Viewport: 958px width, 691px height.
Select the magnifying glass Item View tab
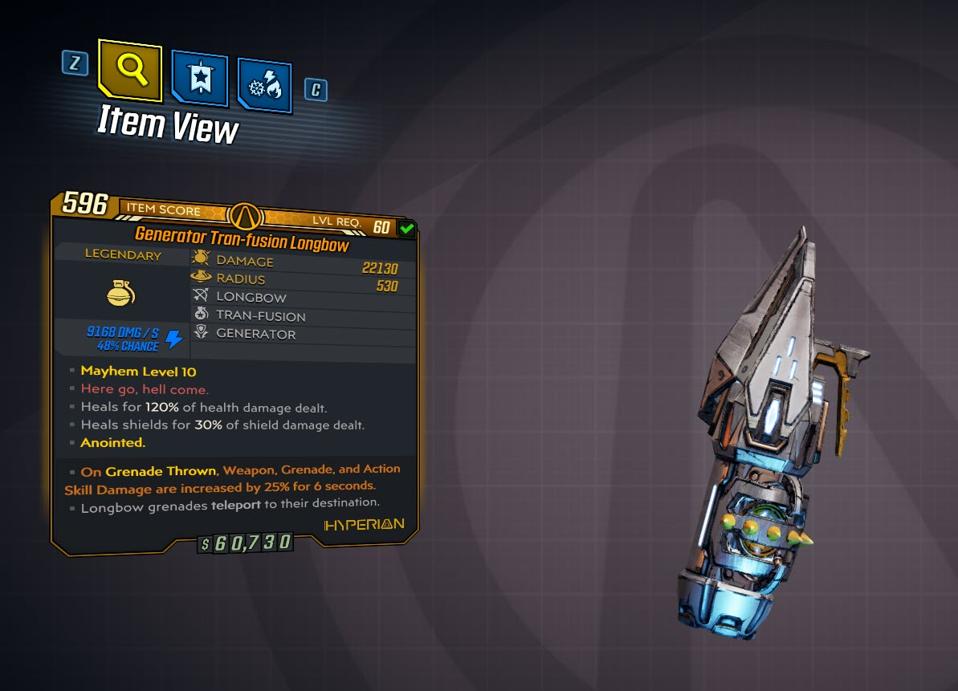[x=131, y=70]
